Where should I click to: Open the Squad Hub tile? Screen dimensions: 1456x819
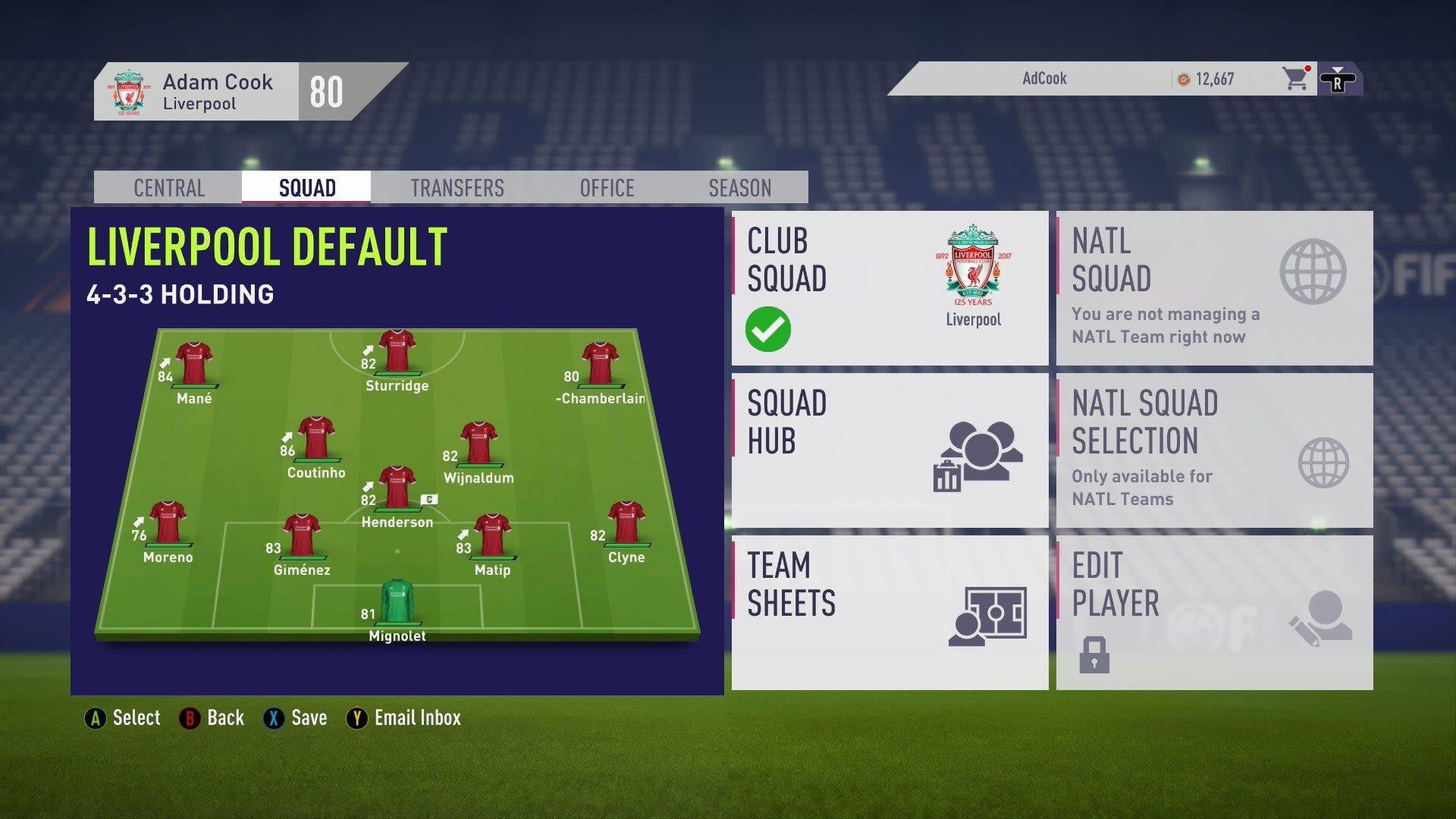[890, 450]
